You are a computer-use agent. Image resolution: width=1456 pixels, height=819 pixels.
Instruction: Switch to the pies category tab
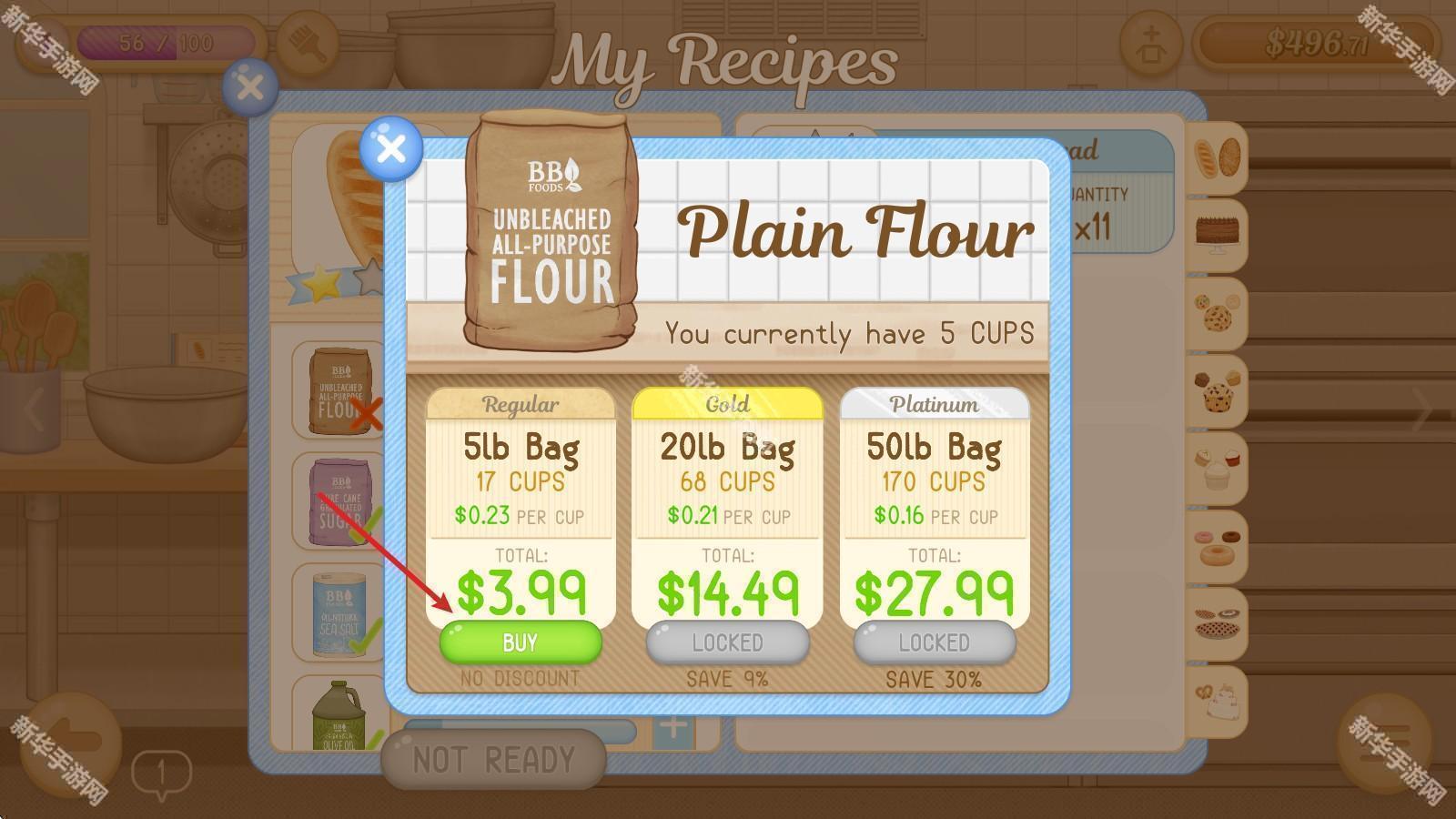click(1217, 623)
